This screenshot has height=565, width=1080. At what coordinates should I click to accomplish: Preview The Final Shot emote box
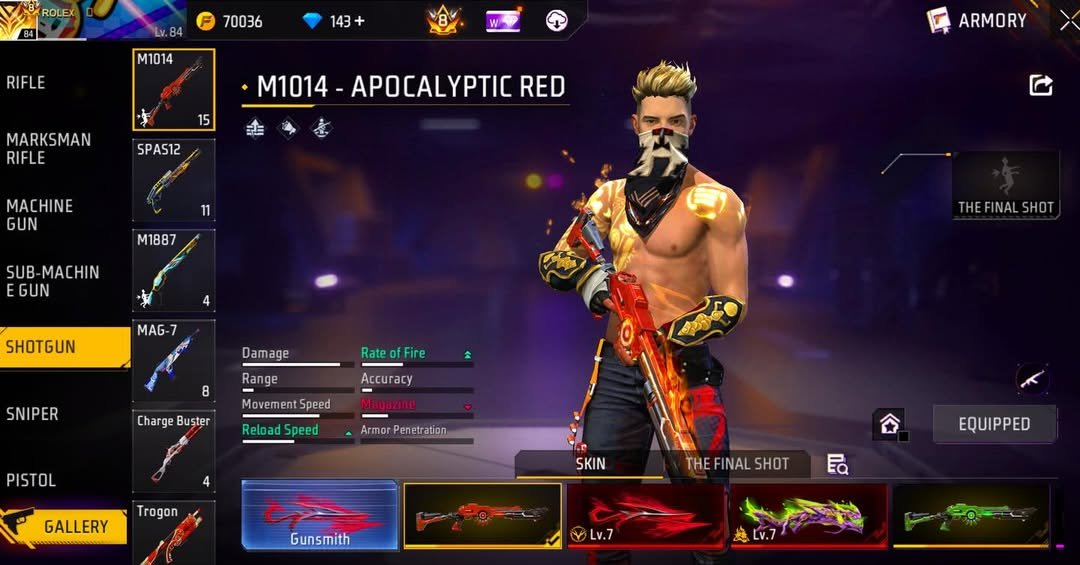[1005, 185]
